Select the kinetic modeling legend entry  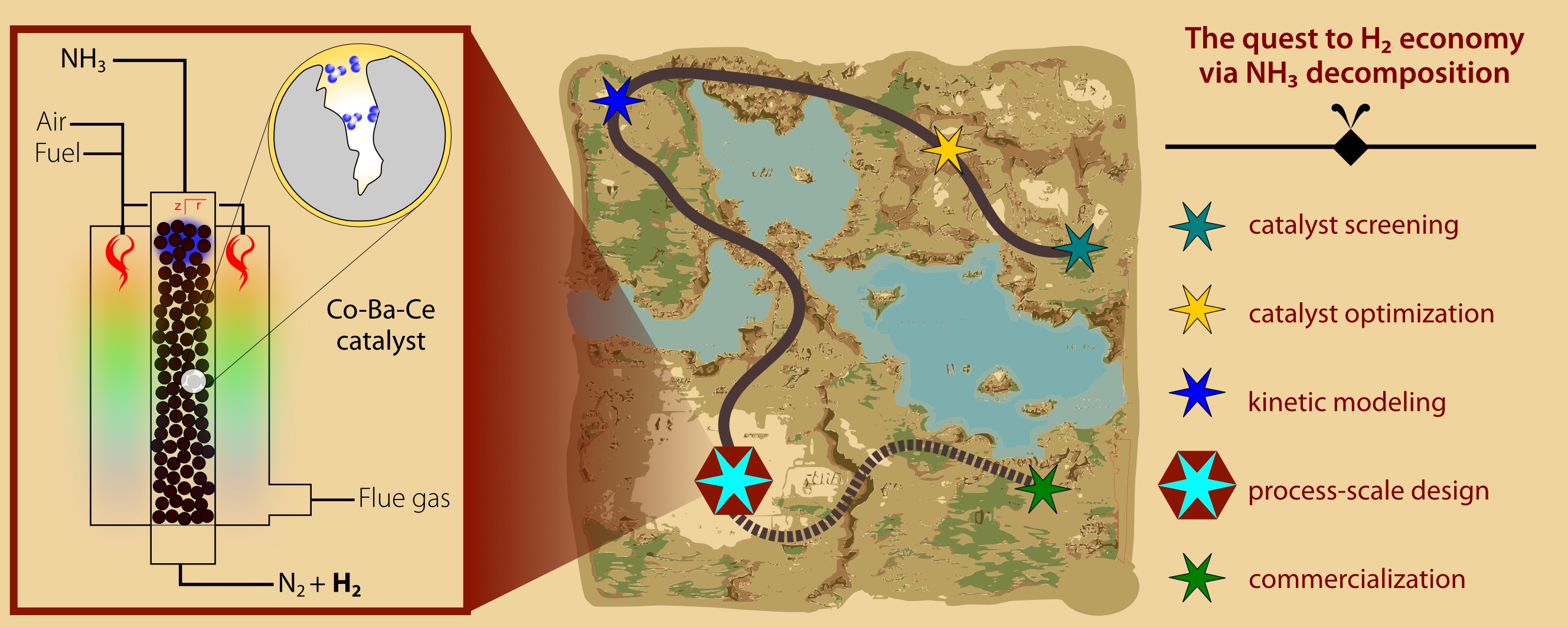pos(1347,402)
